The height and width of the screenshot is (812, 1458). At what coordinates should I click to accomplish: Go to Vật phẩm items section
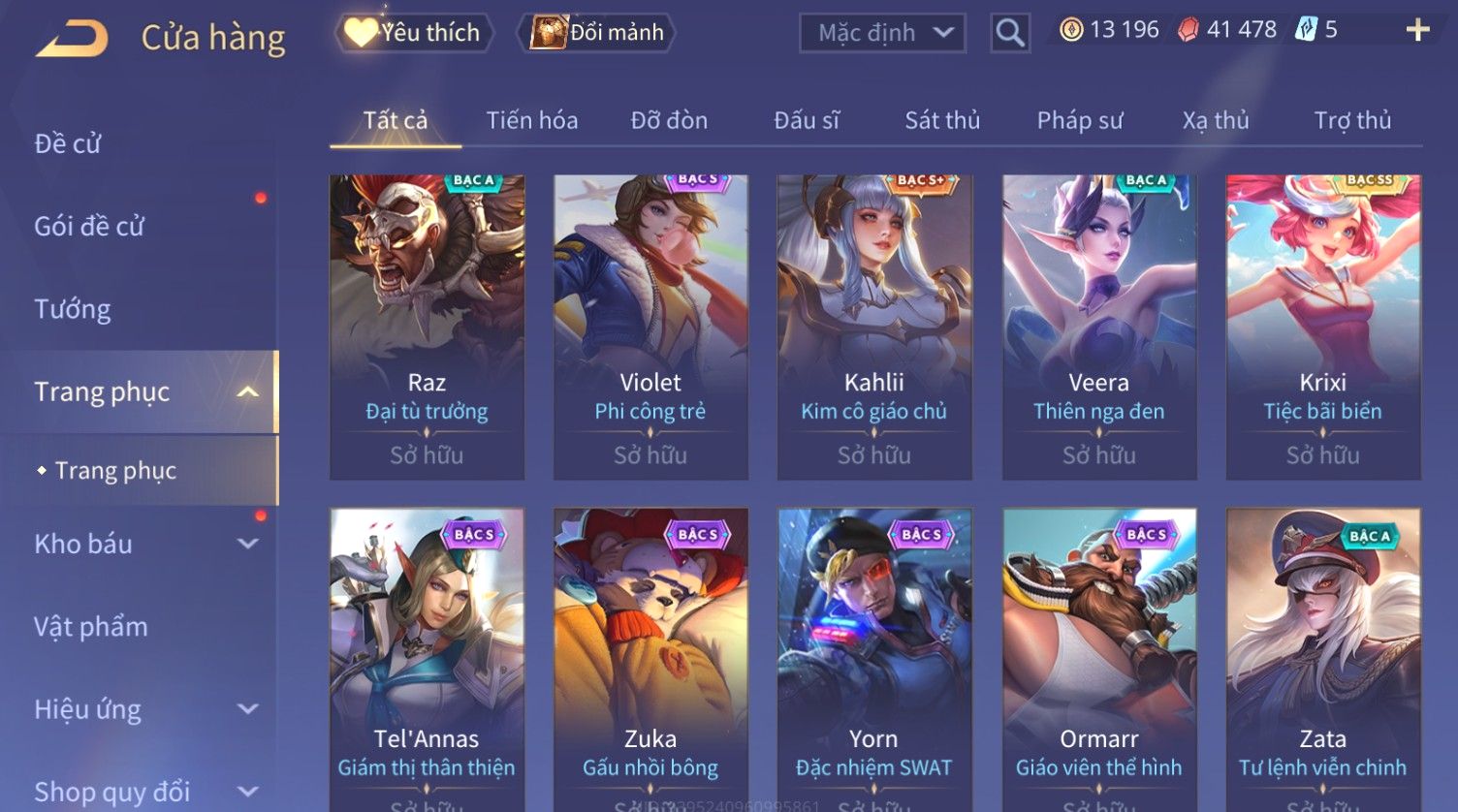click(x=91, y=627)
